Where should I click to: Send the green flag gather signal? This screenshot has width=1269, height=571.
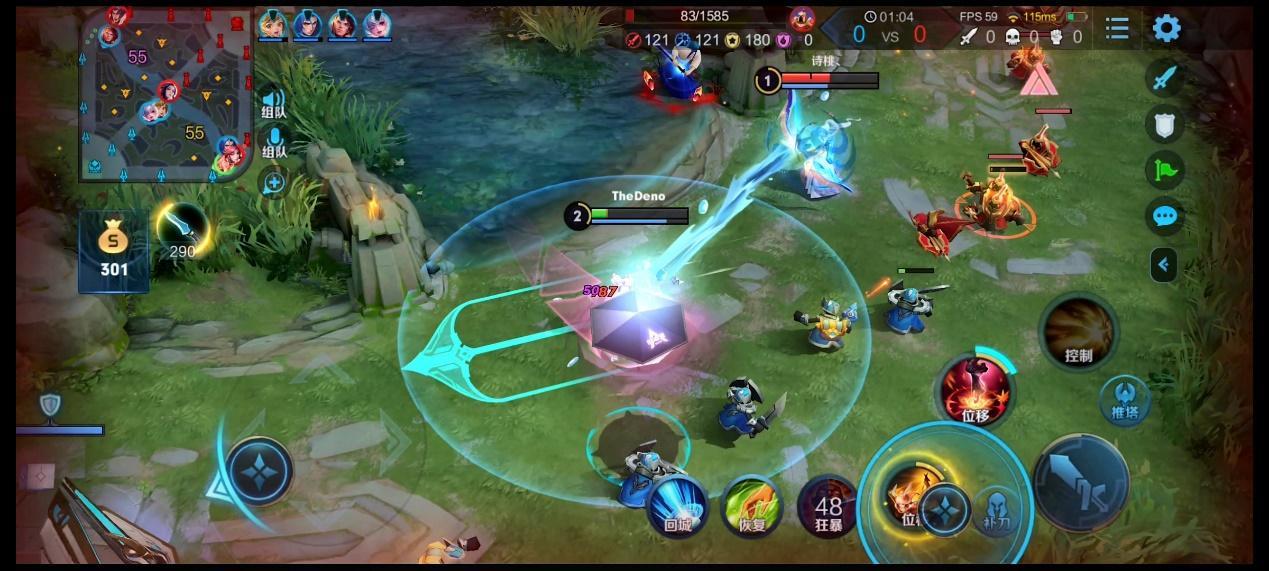1165,170
